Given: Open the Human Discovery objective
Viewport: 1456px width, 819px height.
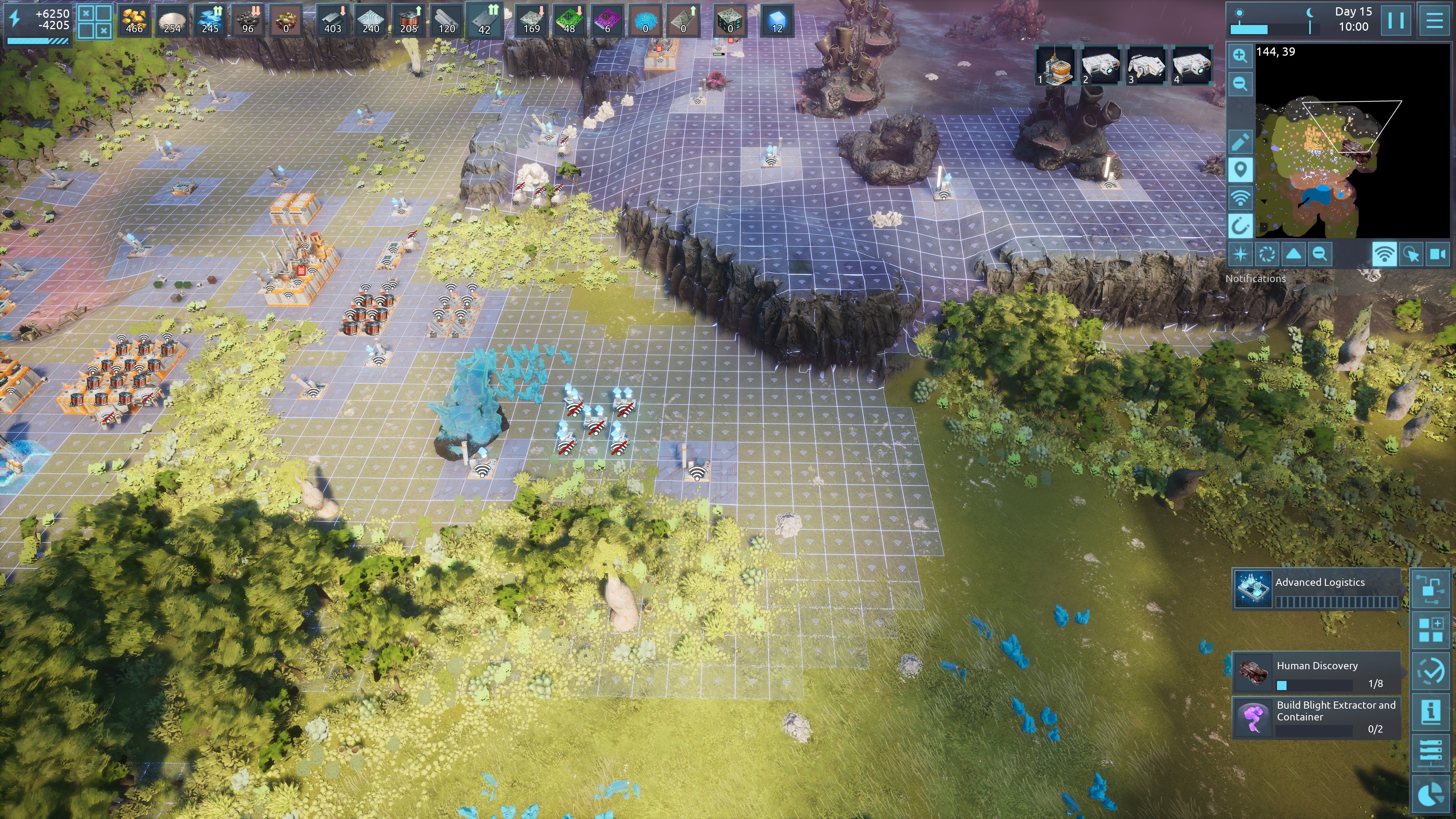Looking at the screenshot, I should (x=1317, y=673).
